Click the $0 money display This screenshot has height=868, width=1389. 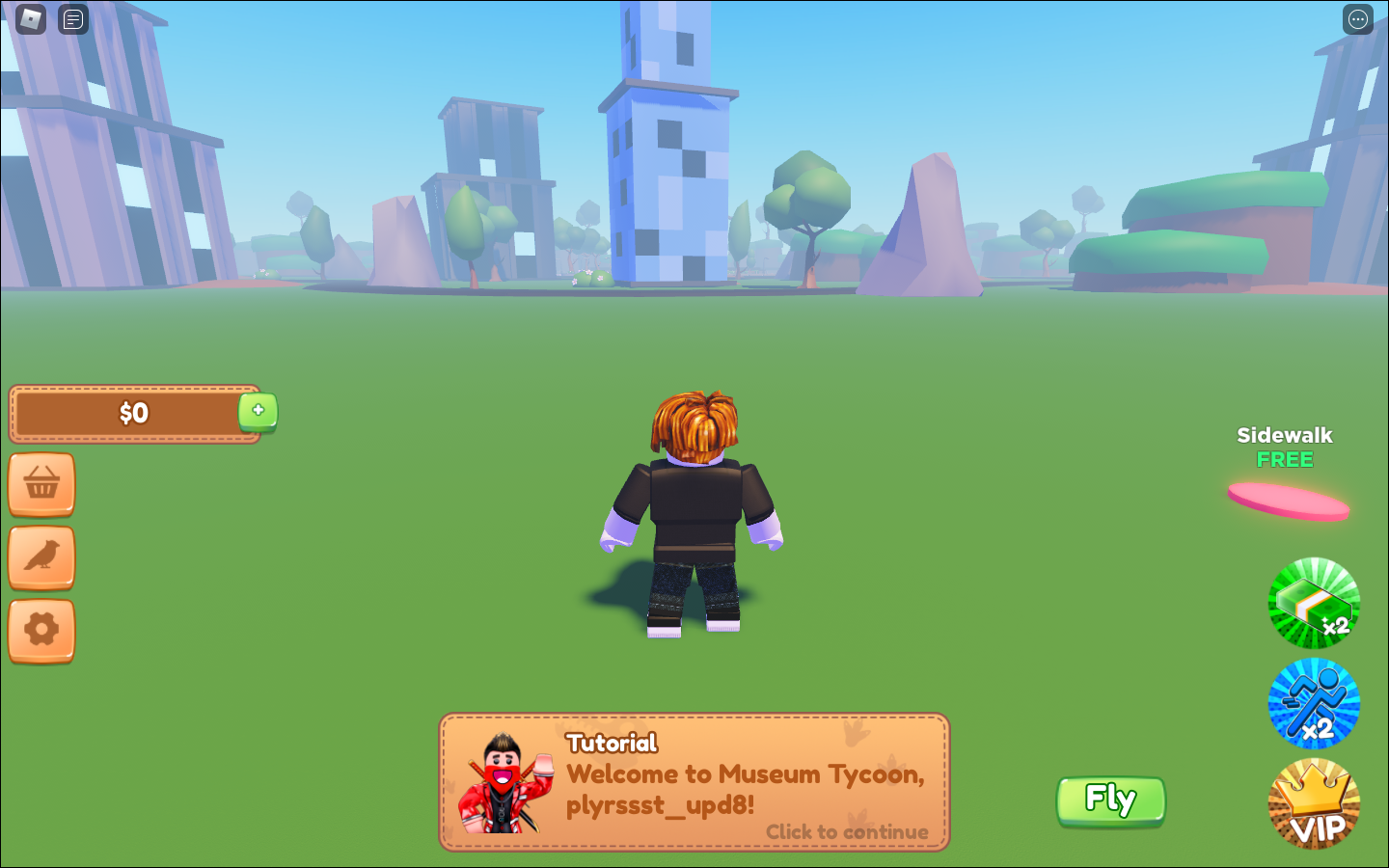(133, 413)
